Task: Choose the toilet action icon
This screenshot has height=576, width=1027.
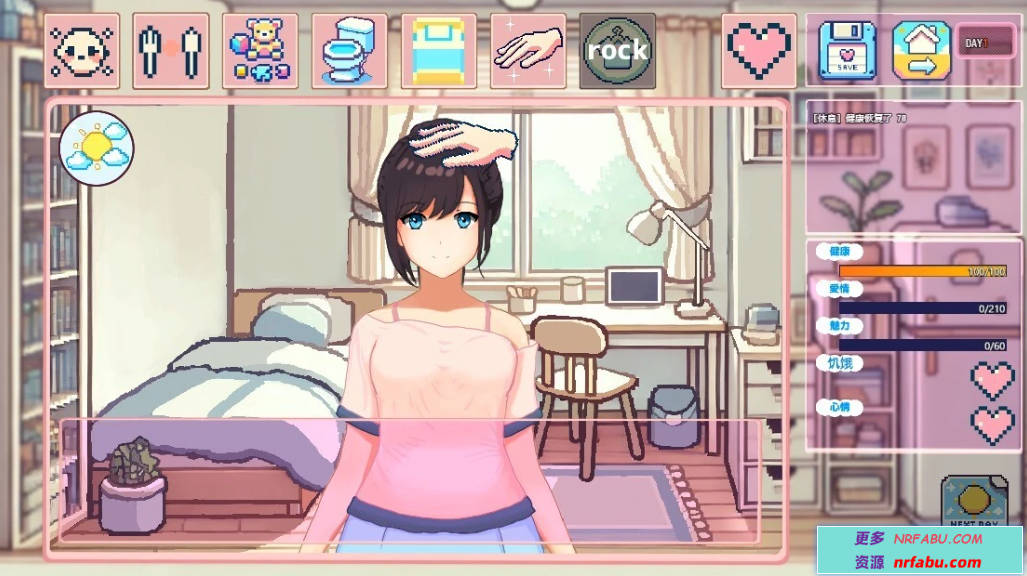Action: [349, 50]
